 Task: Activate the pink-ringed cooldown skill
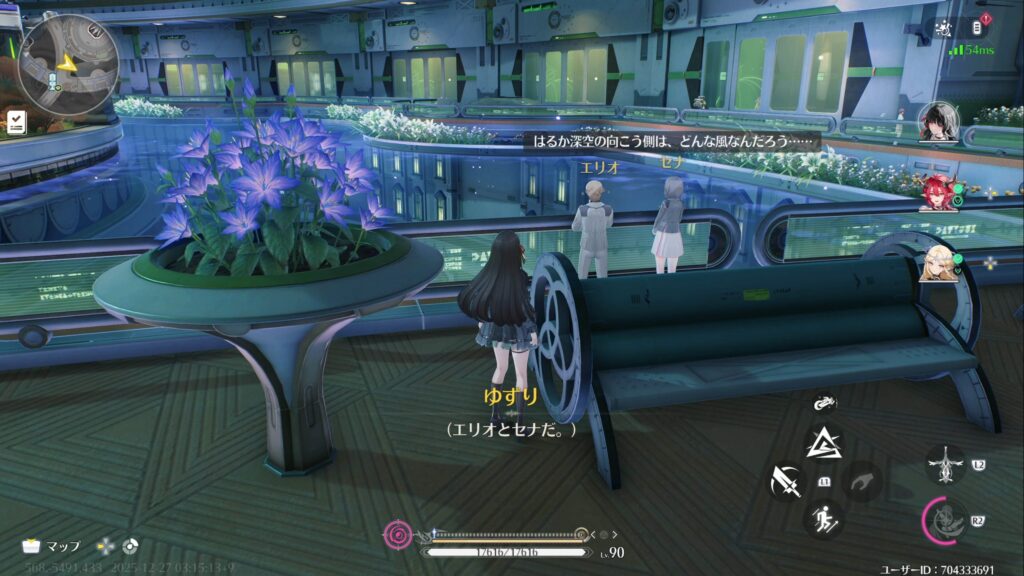click(x=943, y=520)
